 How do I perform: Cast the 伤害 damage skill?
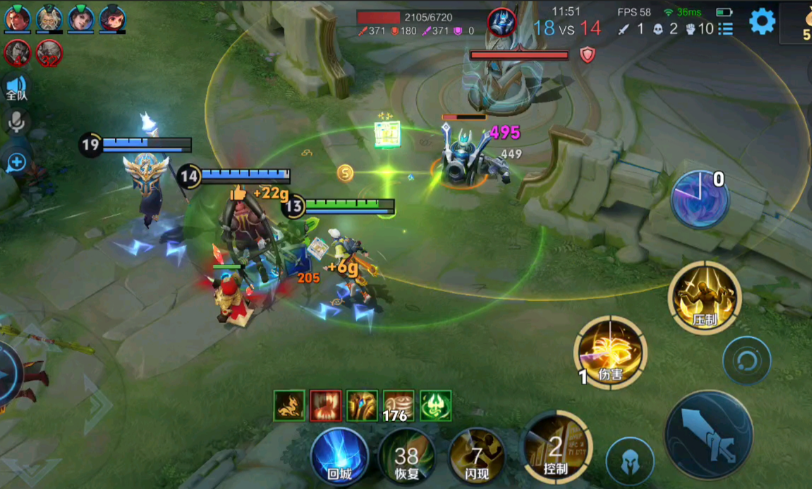[x=610, y=352]
